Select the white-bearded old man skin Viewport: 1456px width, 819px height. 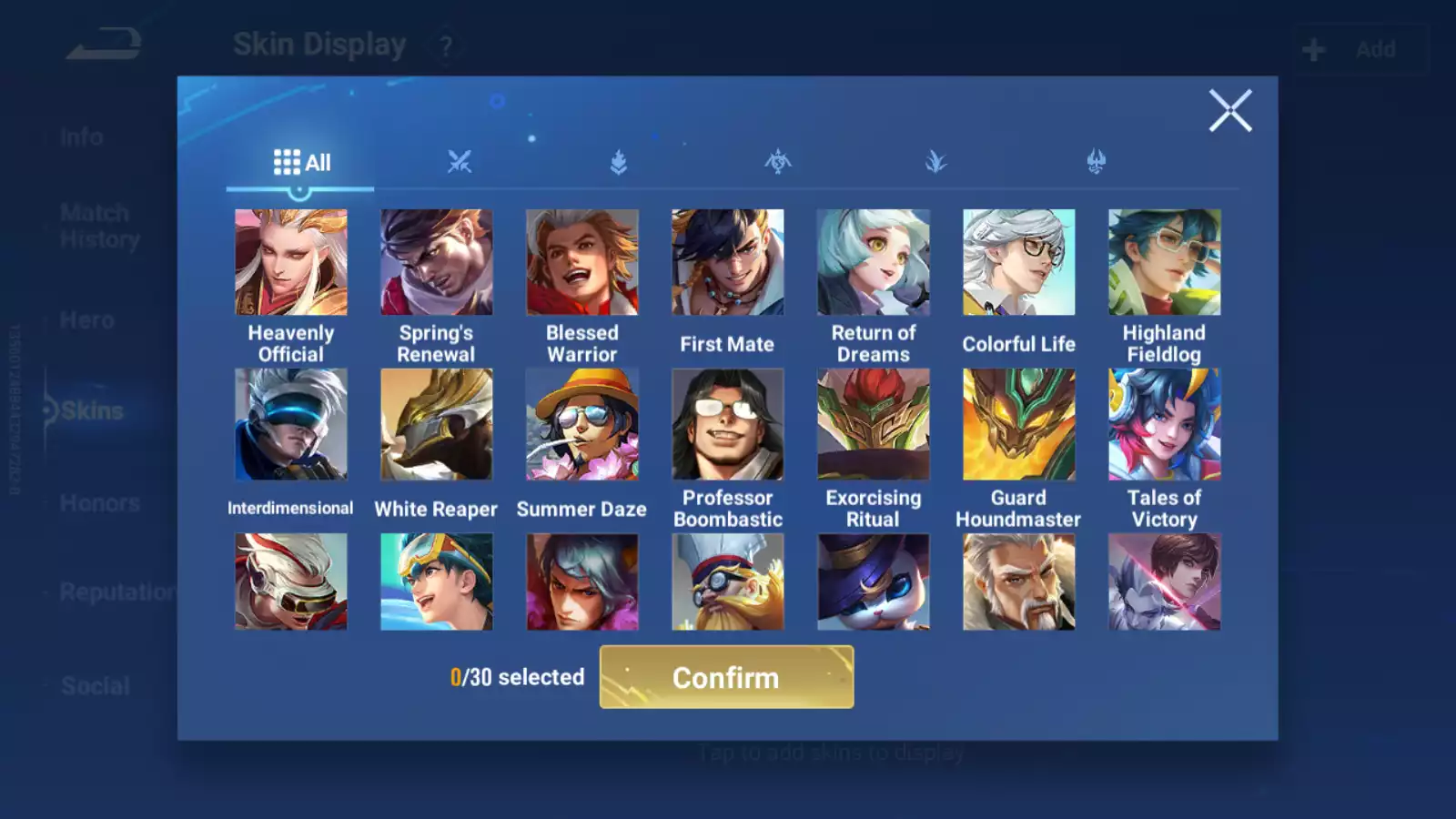point(1019,582)
